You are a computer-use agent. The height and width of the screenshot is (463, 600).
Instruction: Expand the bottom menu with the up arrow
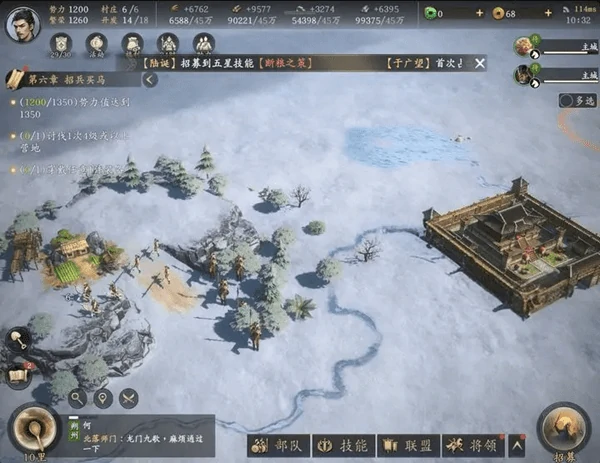[517, 444]
